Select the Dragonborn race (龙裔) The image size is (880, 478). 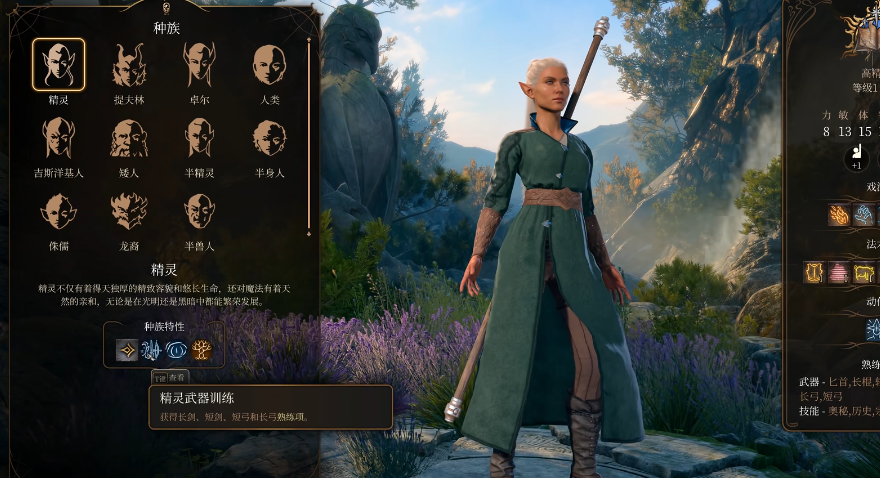pyautogui.click(x=129, y=211)
